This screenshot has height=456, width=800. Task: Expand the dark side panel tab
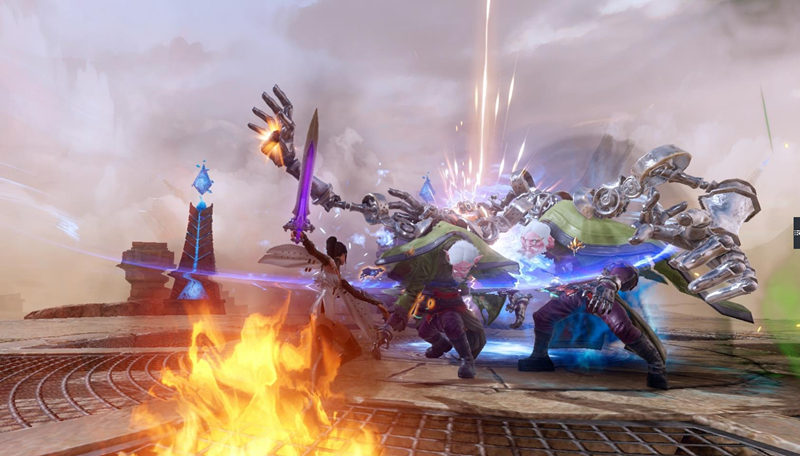(796, 233)
